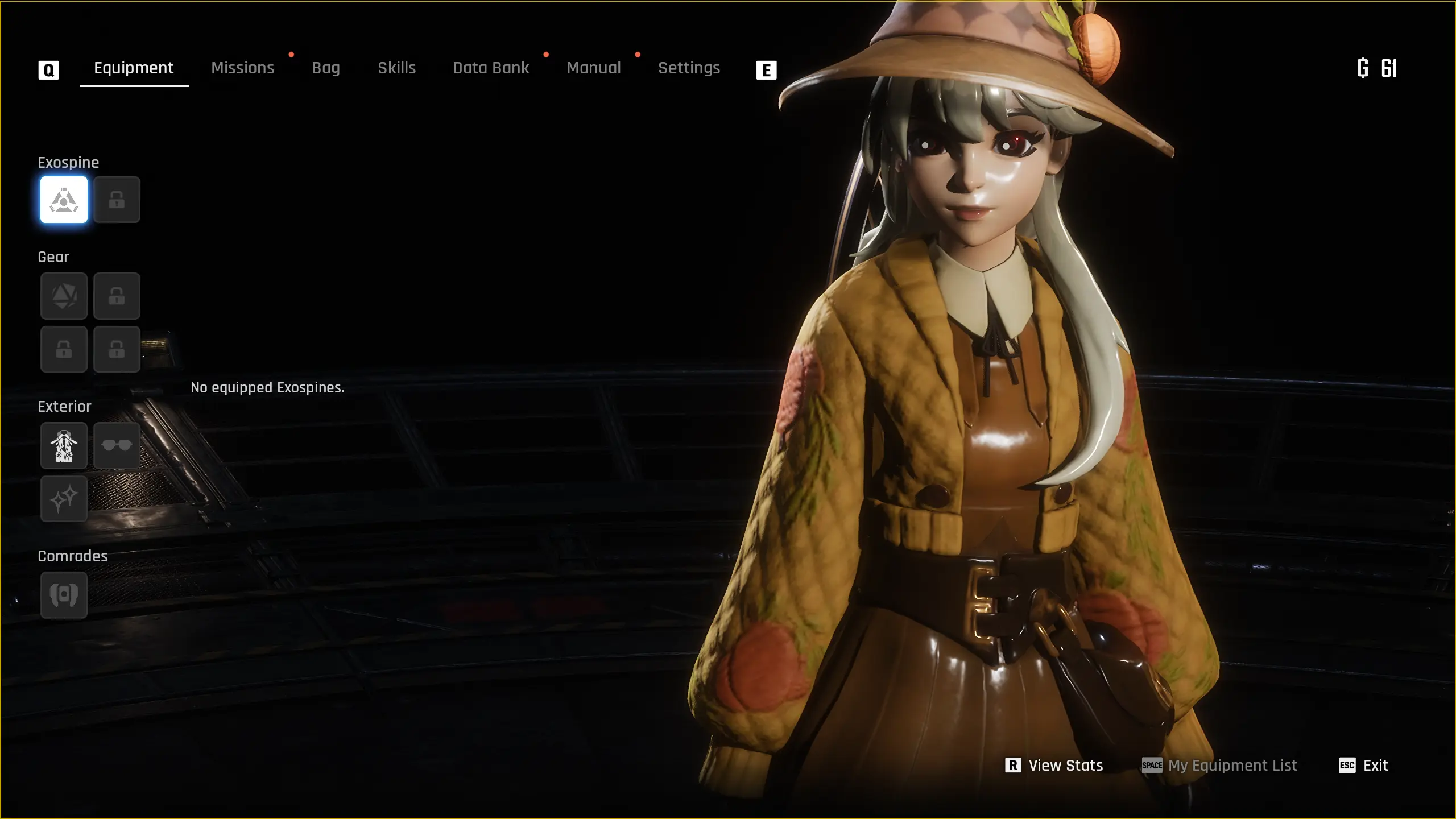Open the drone slot under Comrades
Image resolution: width=1456 pixels, height=819 pixels.
click(x=63, y=595)
